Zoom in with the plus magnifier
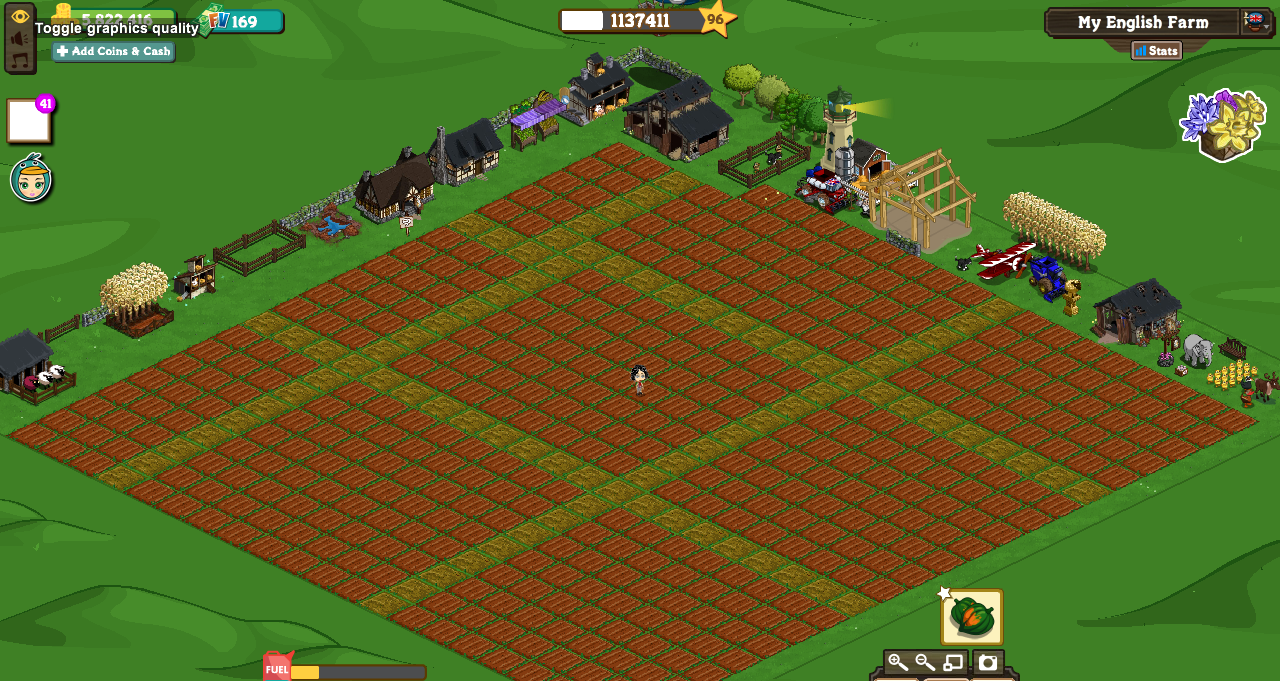Image resolution: width=1280 pixels, height=681 pixels. [x=897, y=662]
